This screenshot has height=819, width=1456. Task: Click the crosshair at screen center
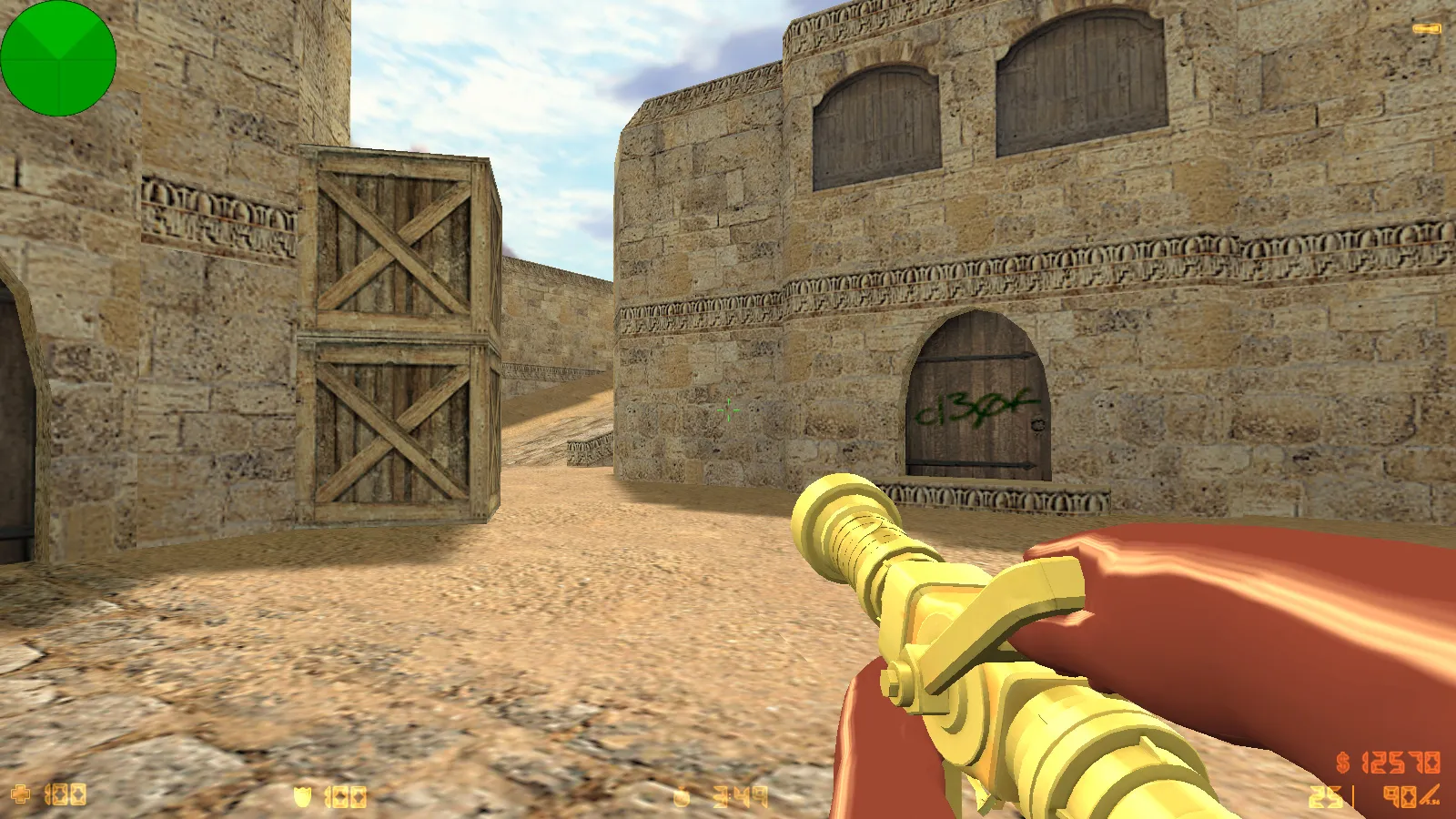(x=728, y=411)
